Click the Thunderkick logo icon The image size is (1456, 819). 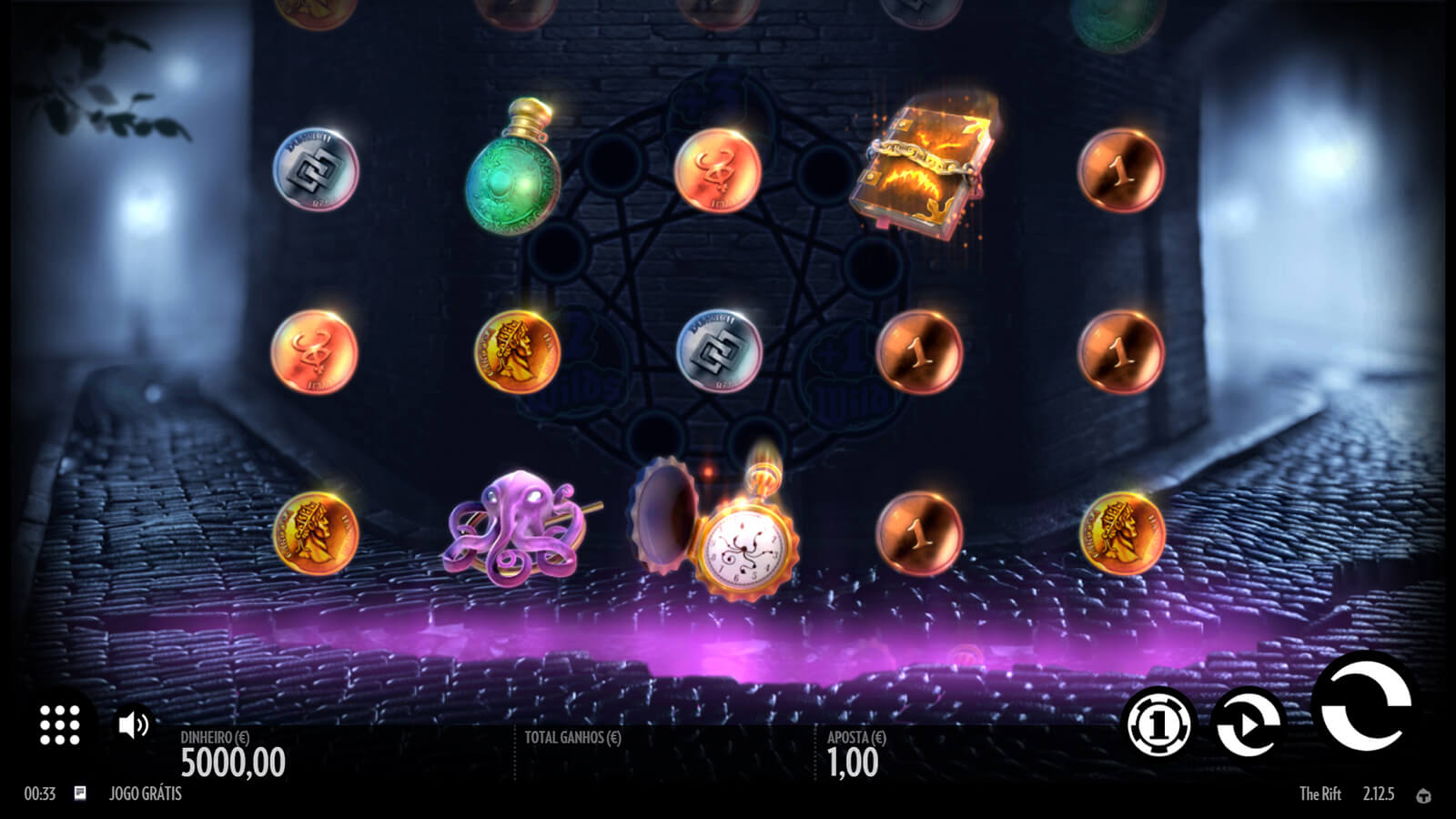click(x=1424, y=795)
